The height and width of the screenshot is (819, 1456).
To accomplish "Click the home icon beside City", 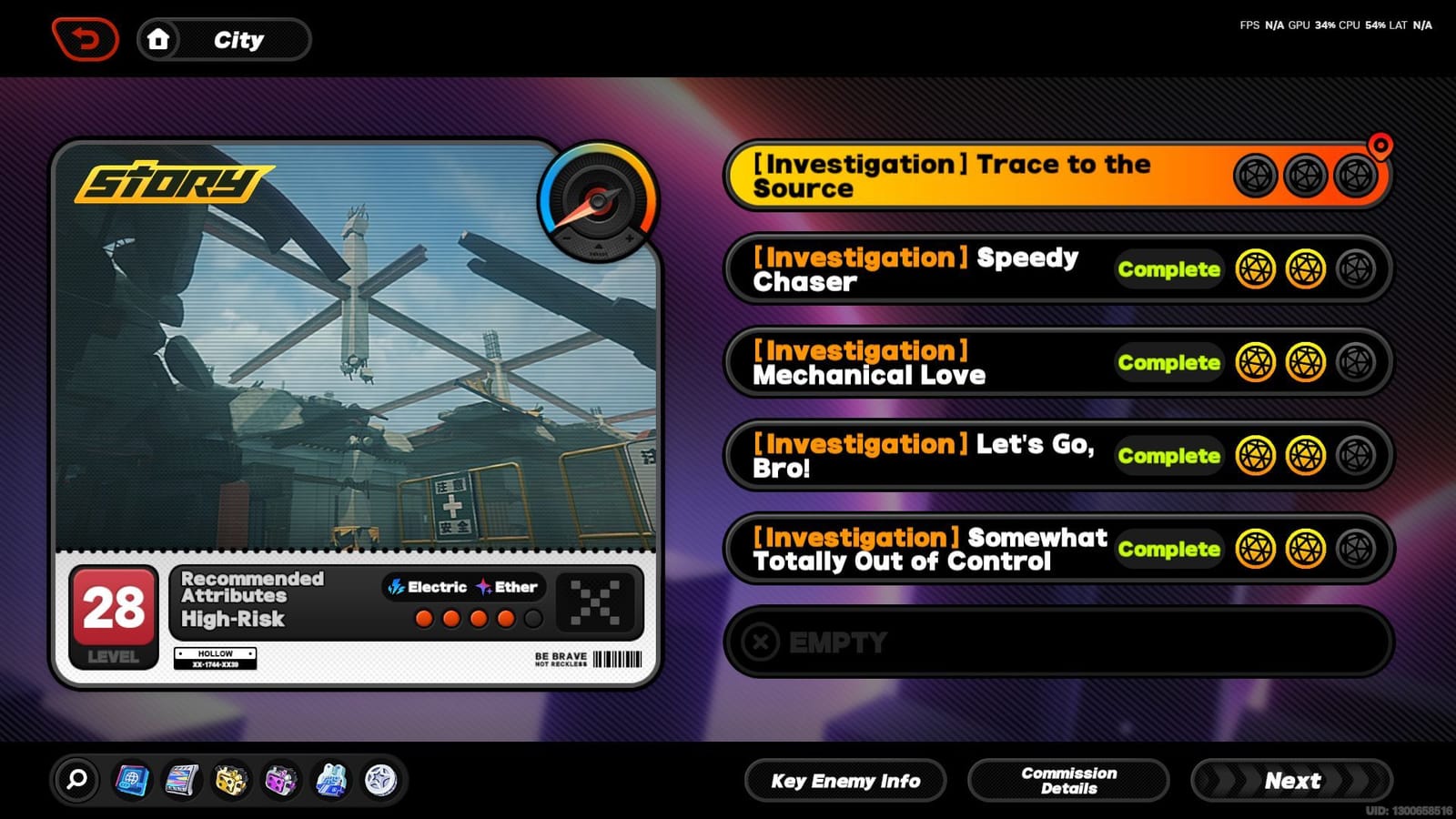I will point(160,38).
